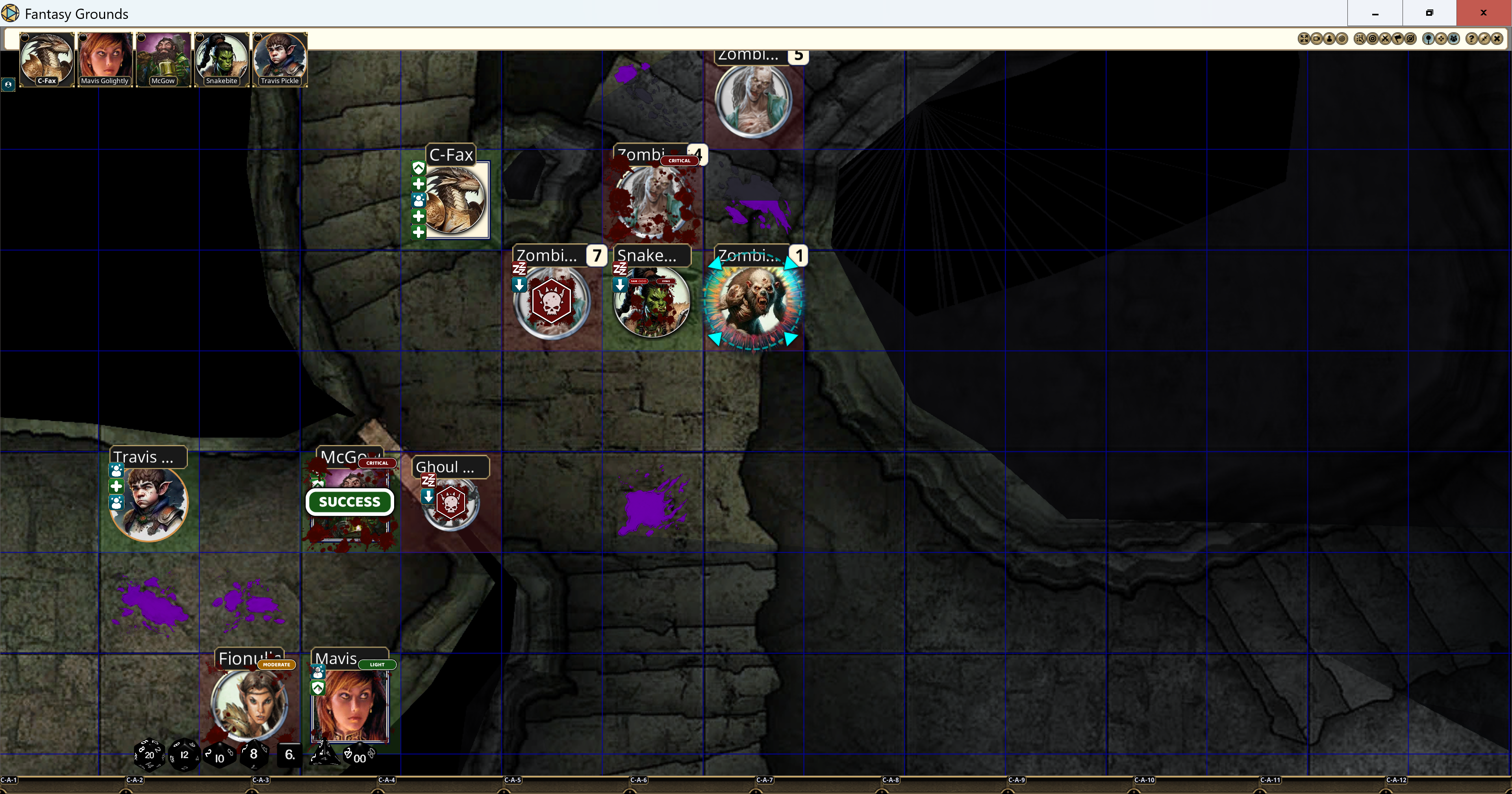Viewport: 1512px width, 794px height.
Task: Select the crossed swords attack targeting icon
Action: point(1386,38)
